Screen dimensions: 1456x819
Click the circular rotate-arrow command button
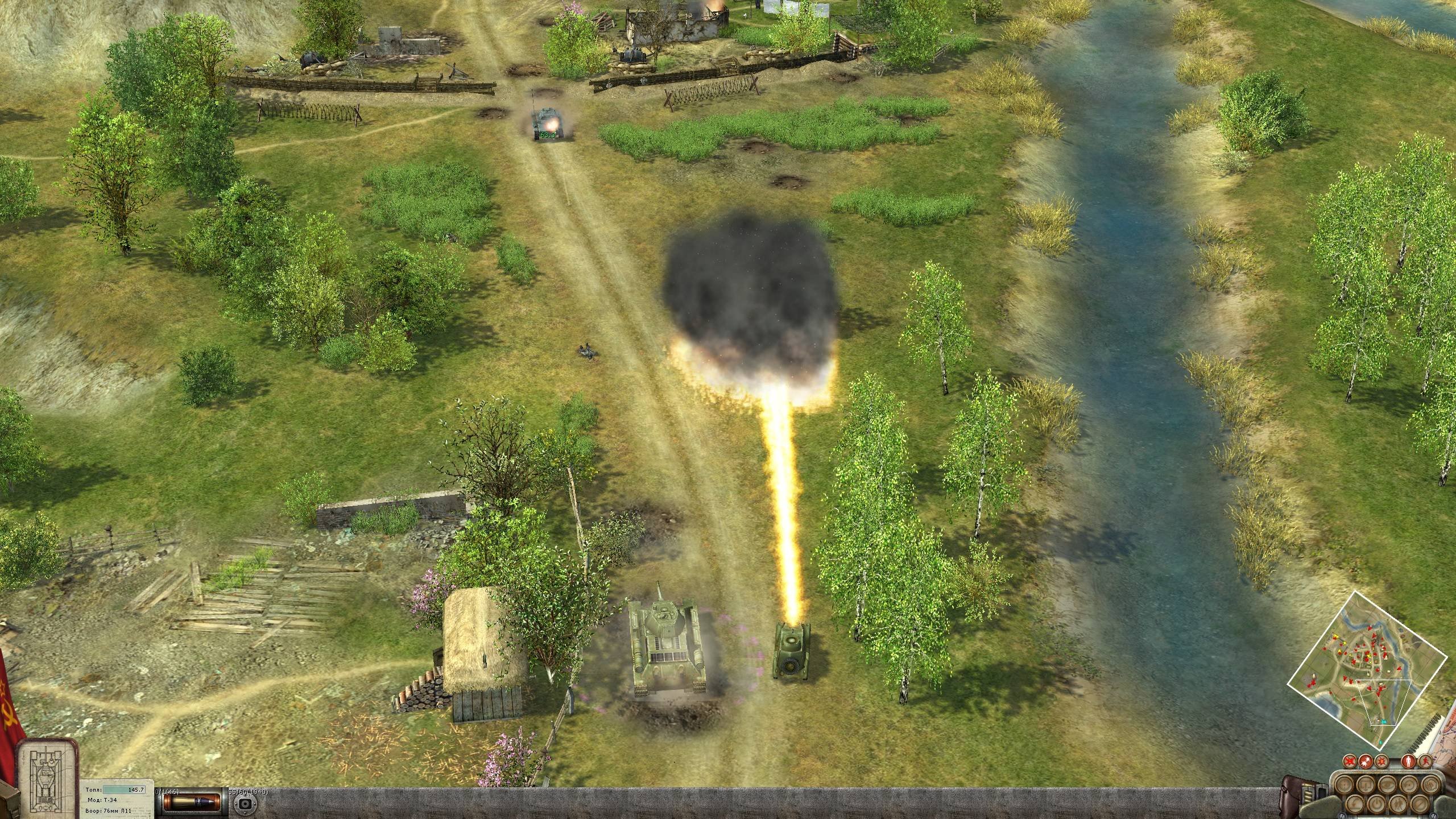pos(1409,784)
